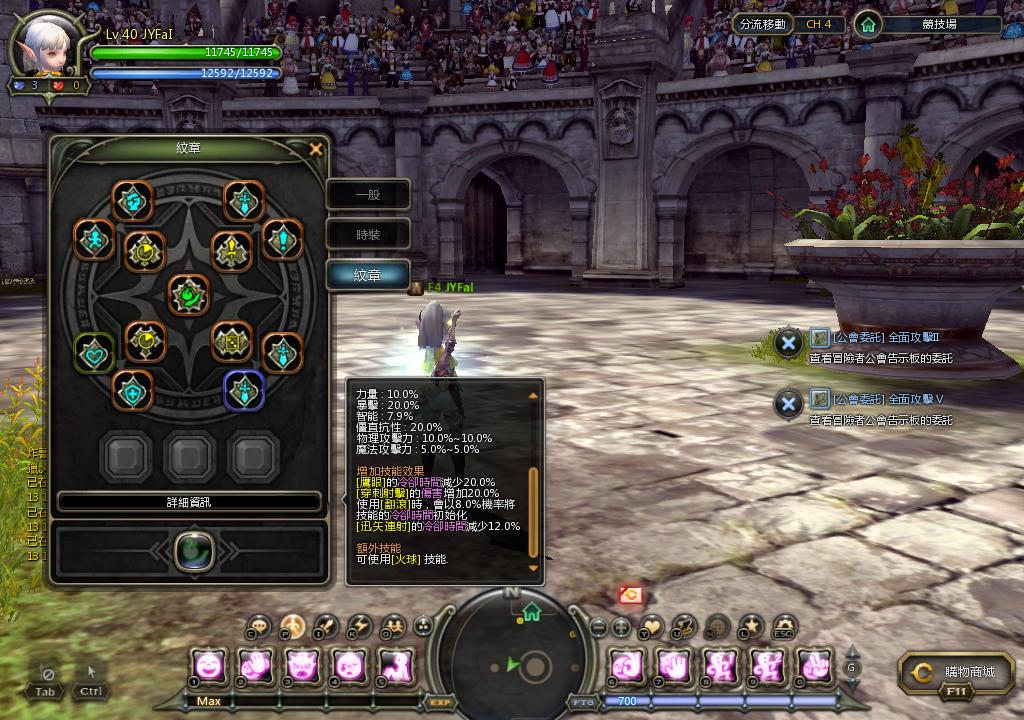
Task: Open the ESC system menu button
Action: [x=783, y=627]
